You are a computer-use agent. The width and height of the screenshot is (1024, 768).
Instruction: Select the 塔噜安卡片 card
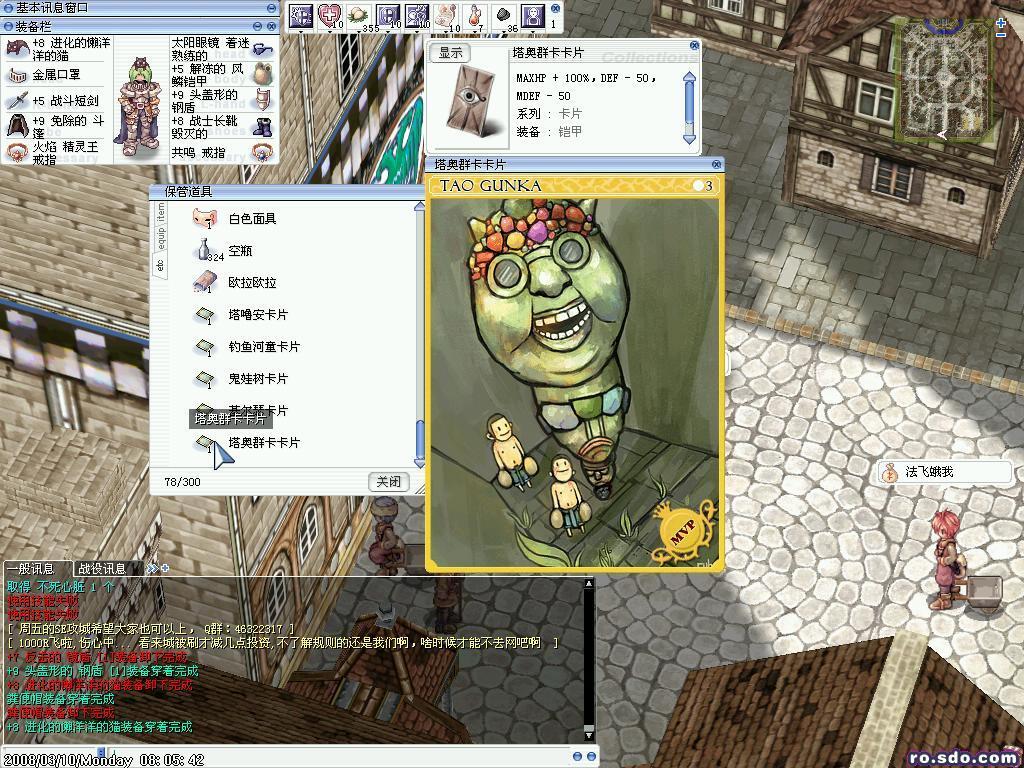257,315
